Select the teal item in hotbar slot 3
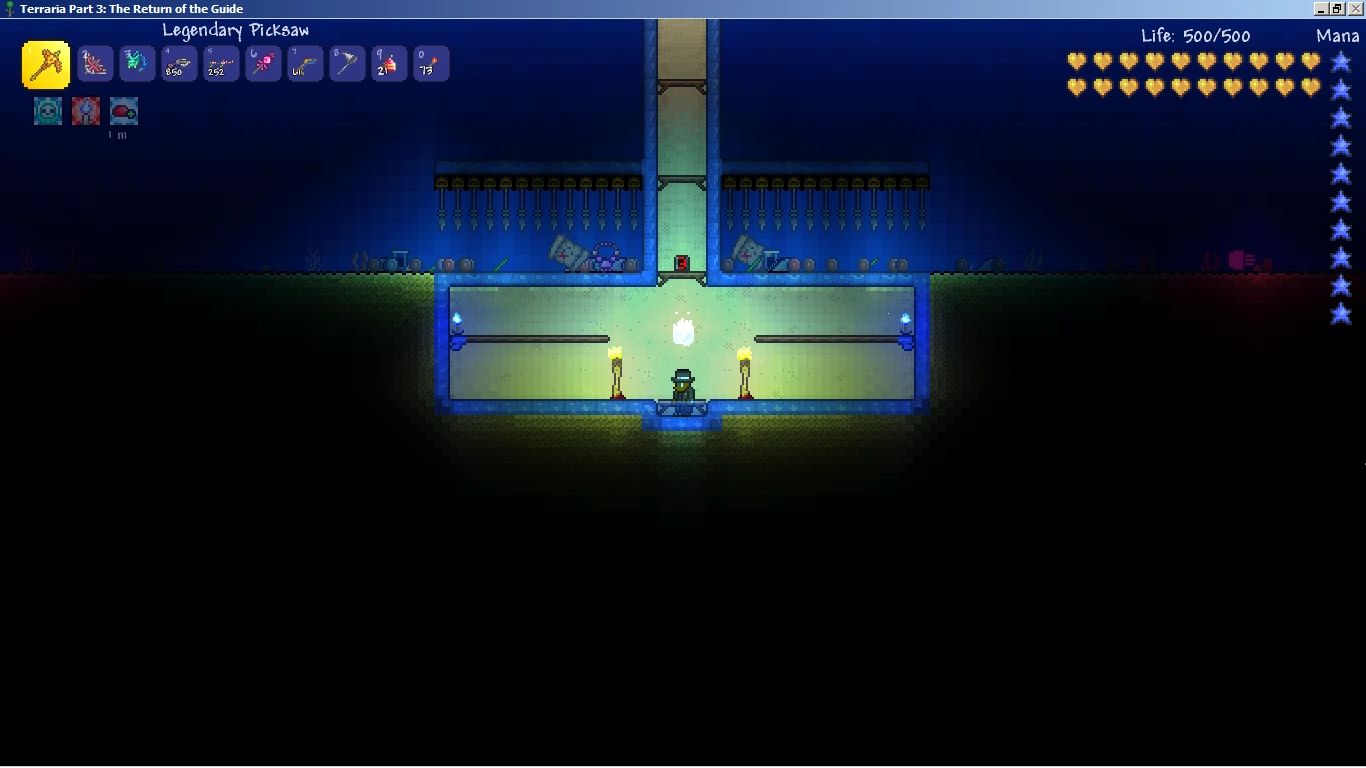The height and width of the screenshot is (768, 1366). click(x=136, y=62)
